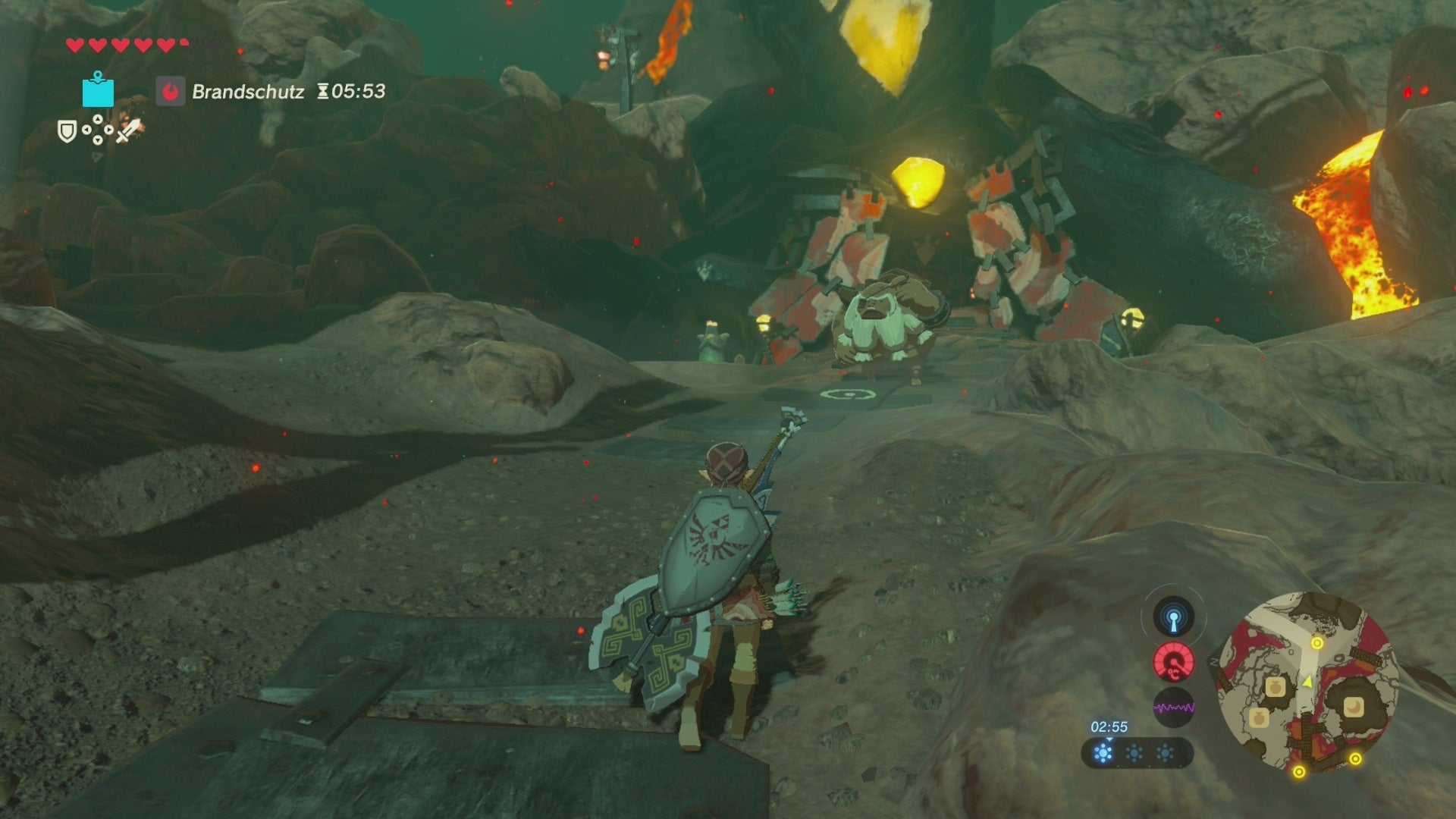Click the yellow player arrow on the minimap
Image resolution: width=1456 pixels, height=819 pixels.
click(x=1307, y=682)
